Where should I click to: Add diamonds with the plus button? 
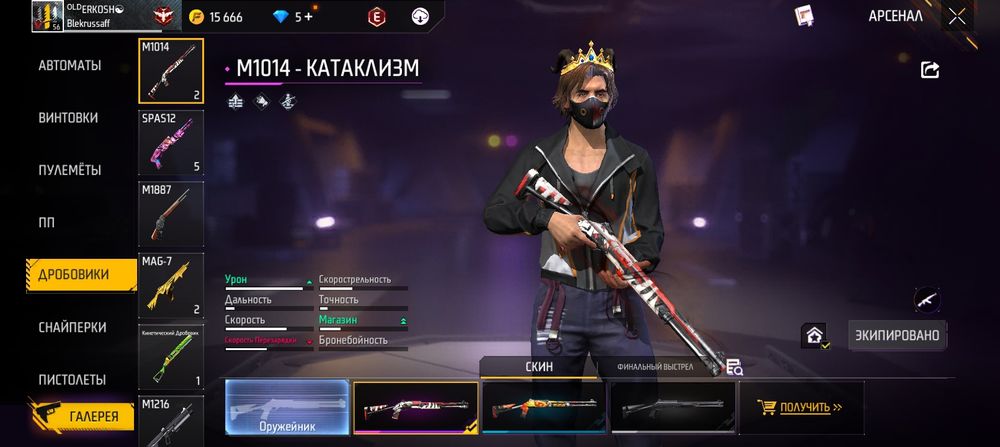click(x=309, y=17)
